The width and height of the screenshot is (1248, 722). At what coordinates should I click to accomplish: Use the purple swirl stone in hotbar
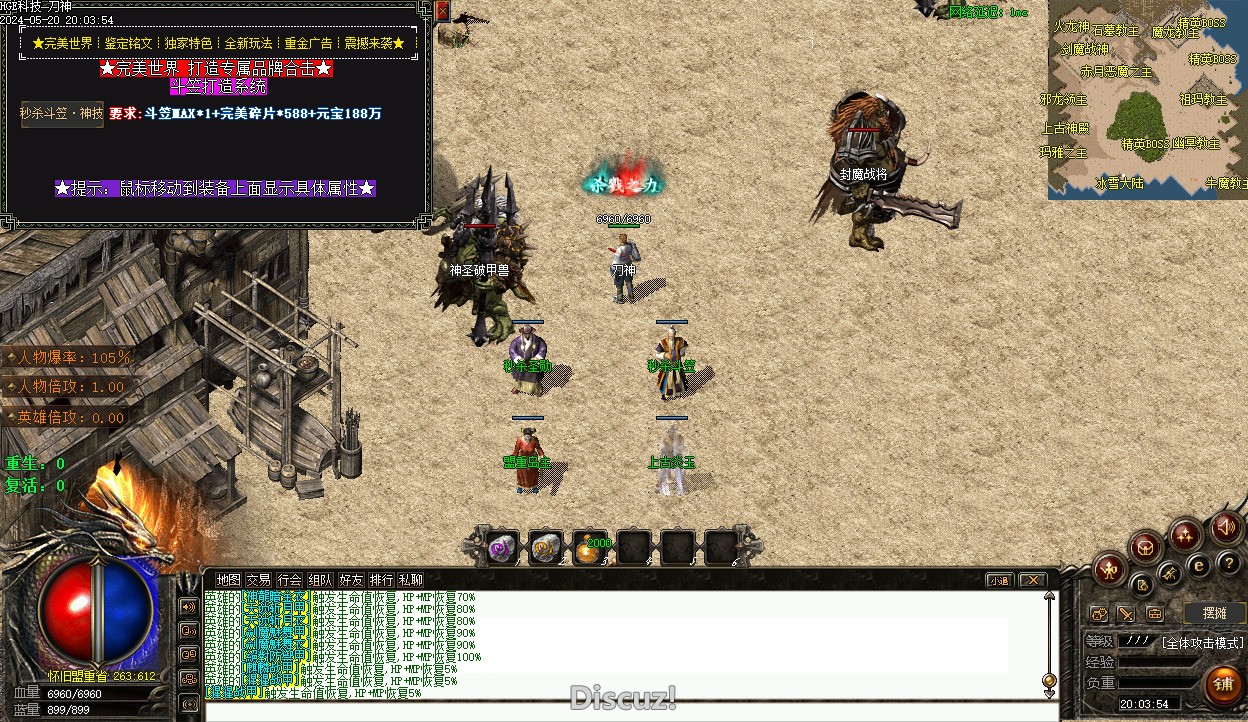click(x=502, y=547)
